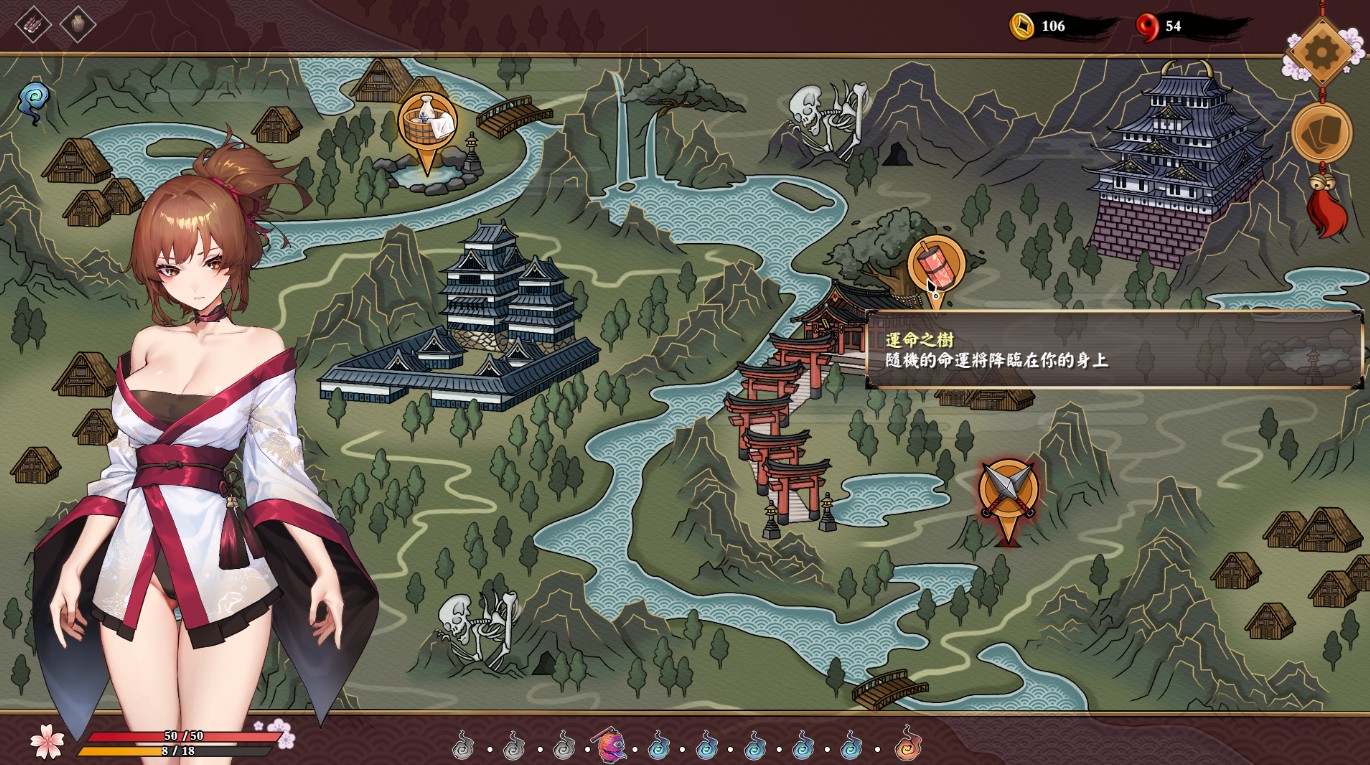The image size is (1370, 765).
Task: Open the card deck viewer
Action: pos(1321,132)
